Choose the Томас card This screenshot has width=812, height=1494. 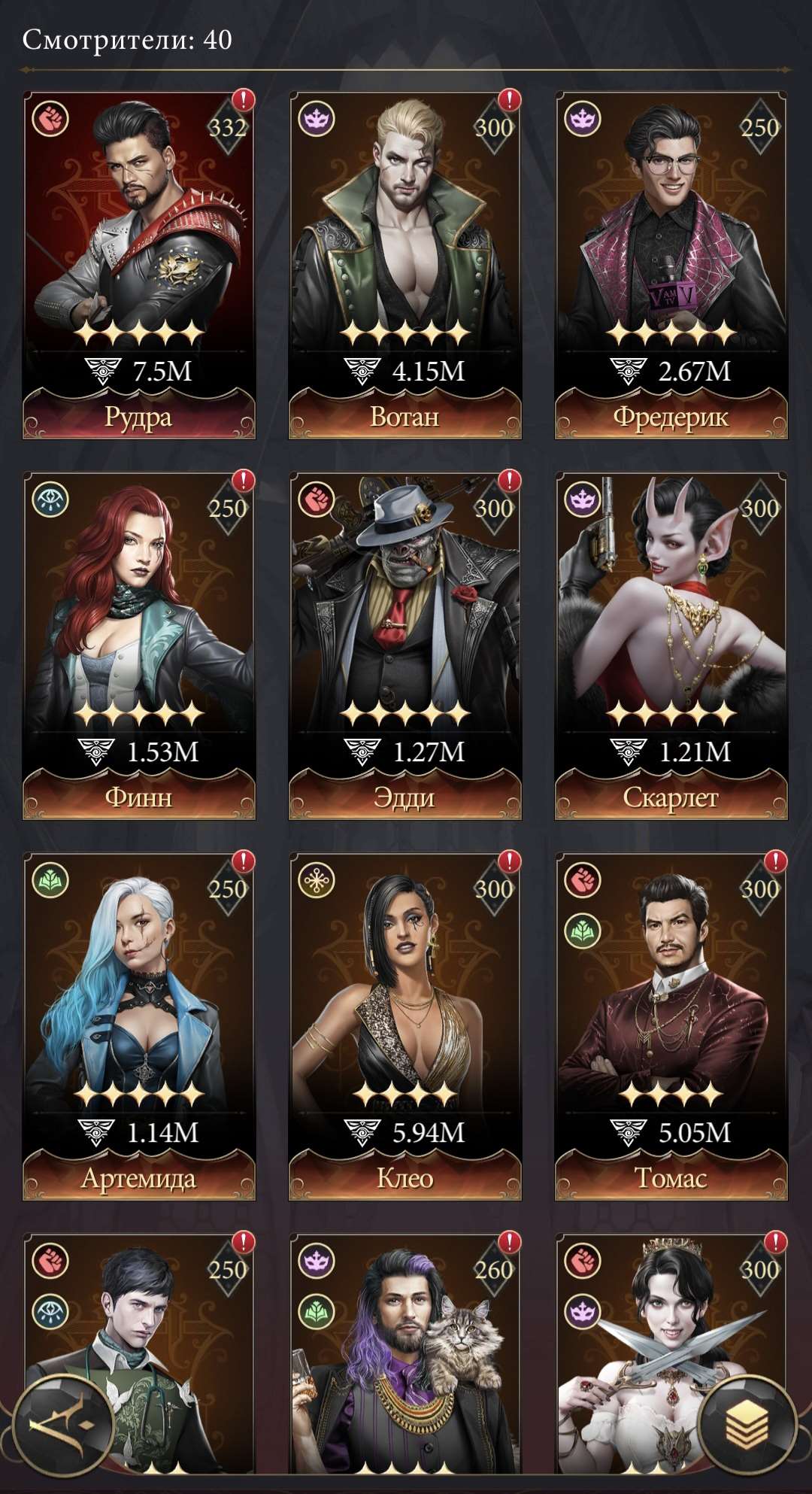click(671, 1025)
